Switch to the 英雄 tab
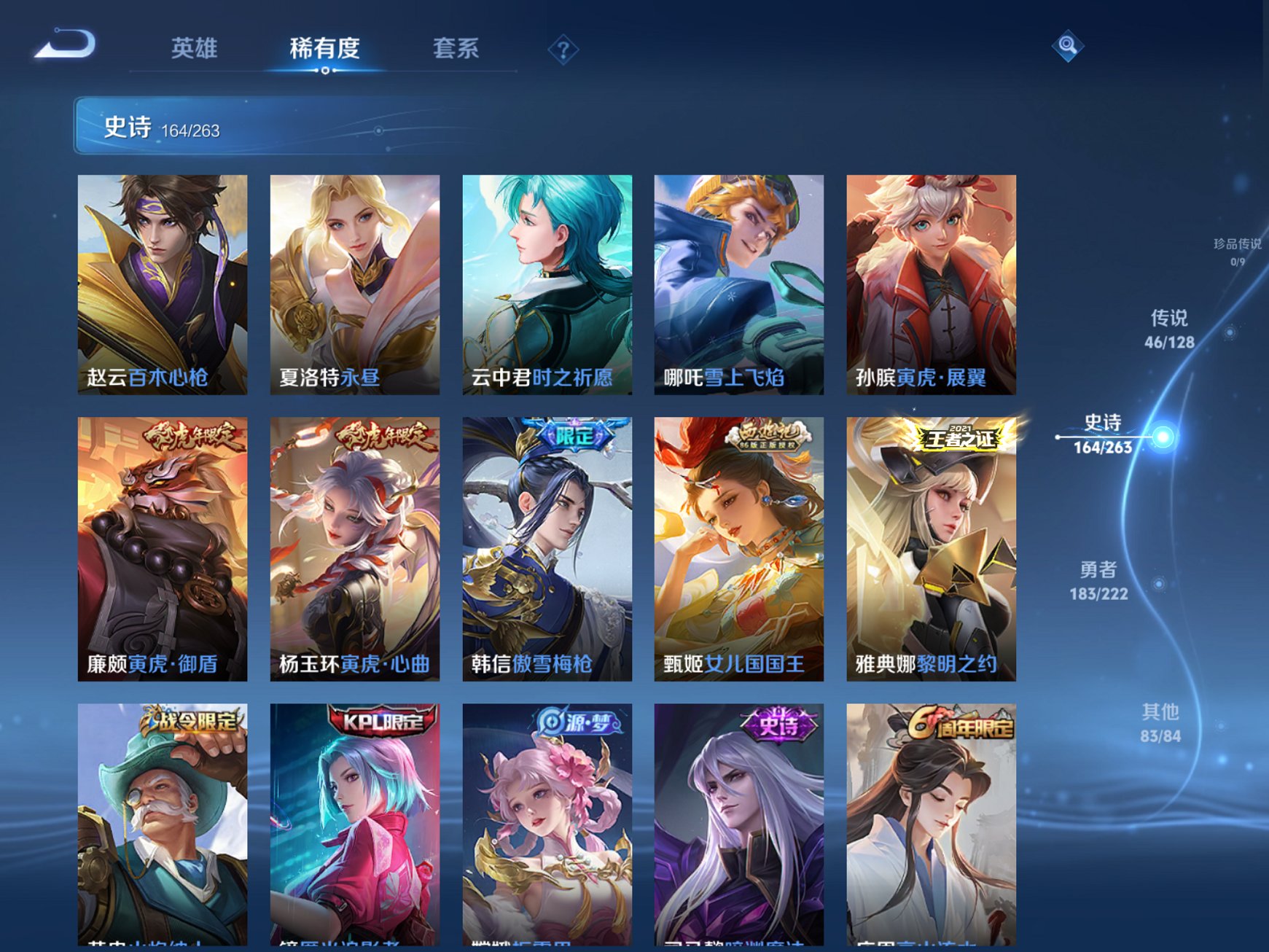The height and width of the screenshot is (952, 1269). coord(192,47)
